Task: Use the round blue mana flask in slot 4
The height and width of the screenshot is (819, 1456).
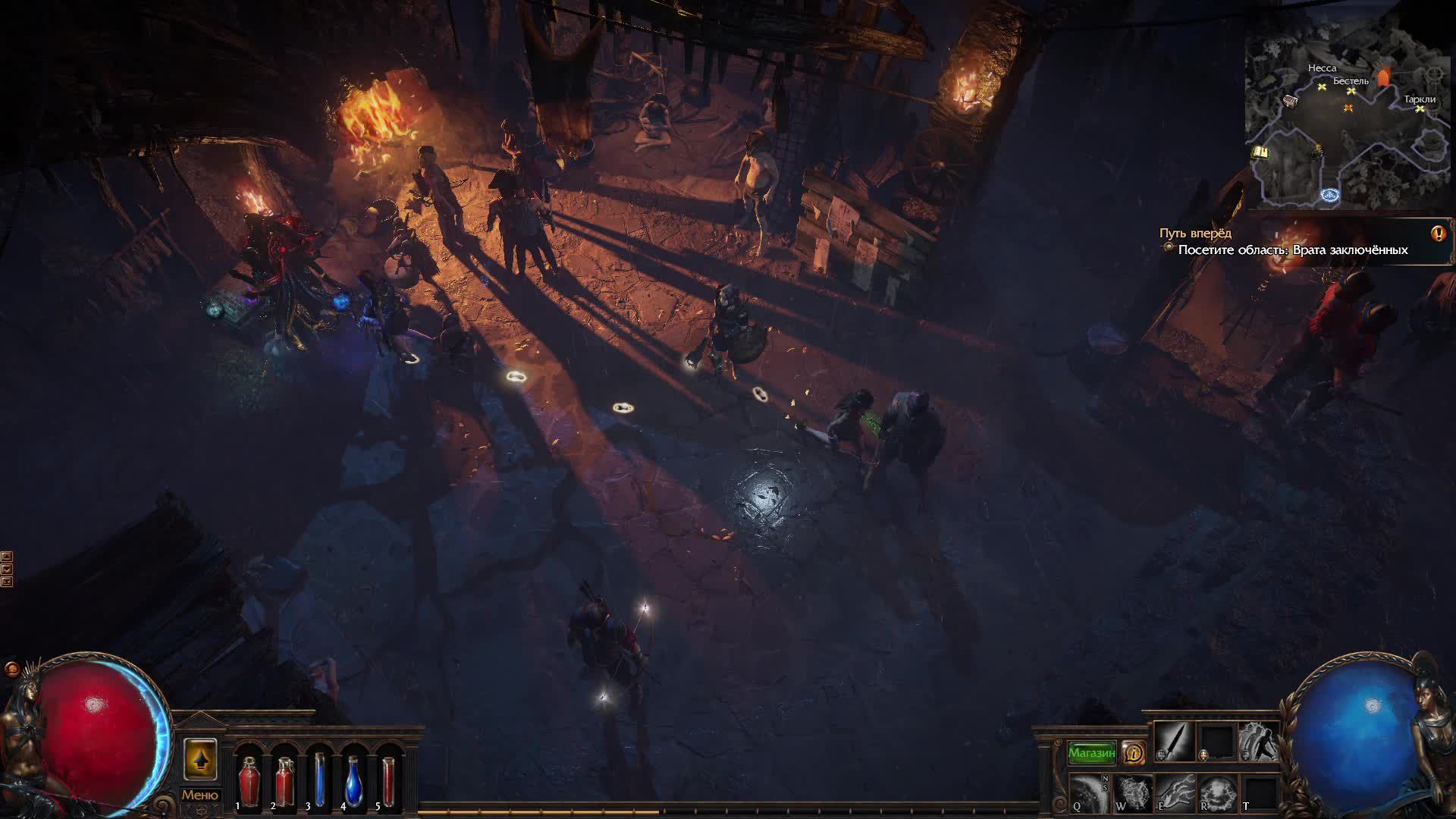Action: pyautogui.click(x=354, y=781)
